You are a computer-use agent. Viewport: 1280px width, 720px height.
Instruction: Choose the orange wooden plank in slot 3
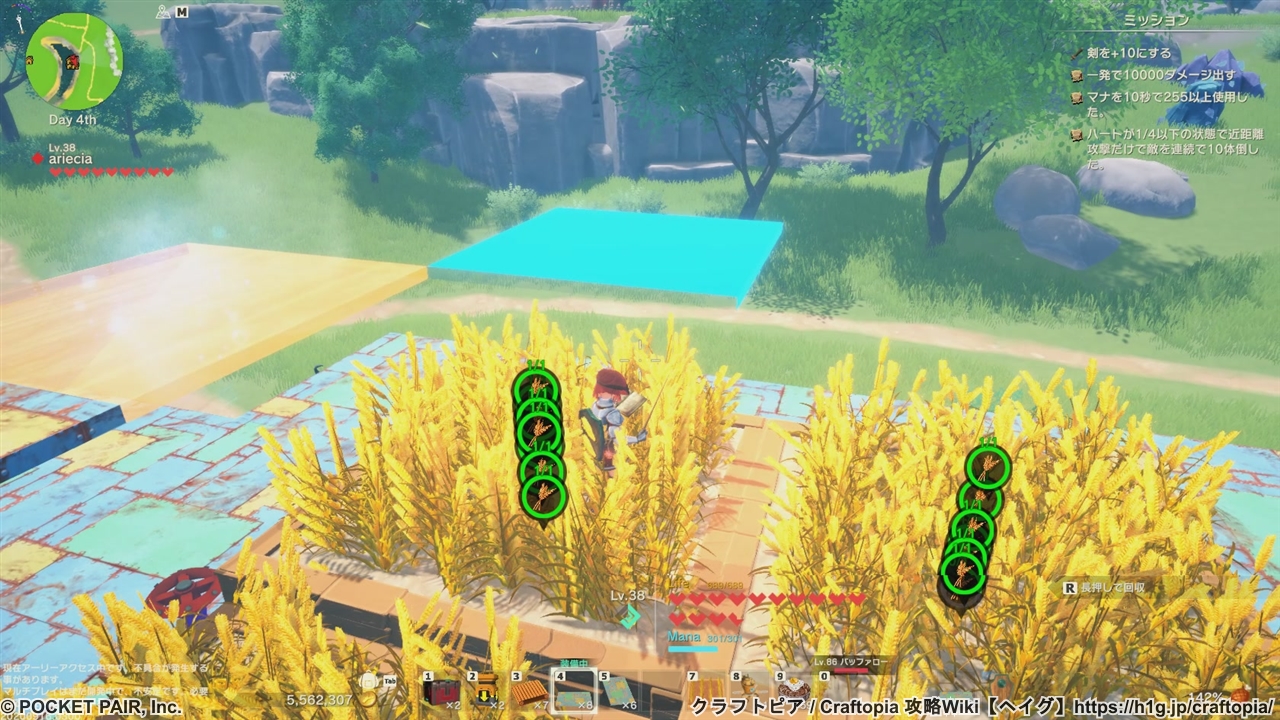click(530, 691)
